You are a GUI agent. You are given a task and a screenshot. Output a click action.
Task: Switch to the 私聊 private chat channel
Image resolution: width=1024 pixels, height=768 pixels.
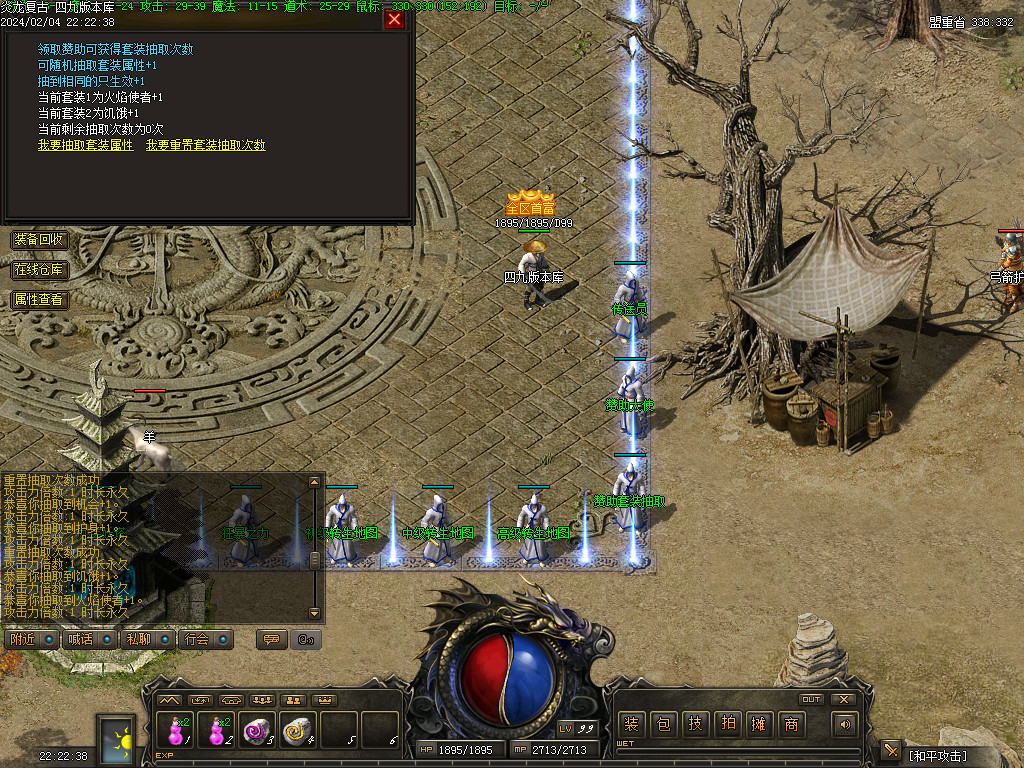(x=139, y=639)
